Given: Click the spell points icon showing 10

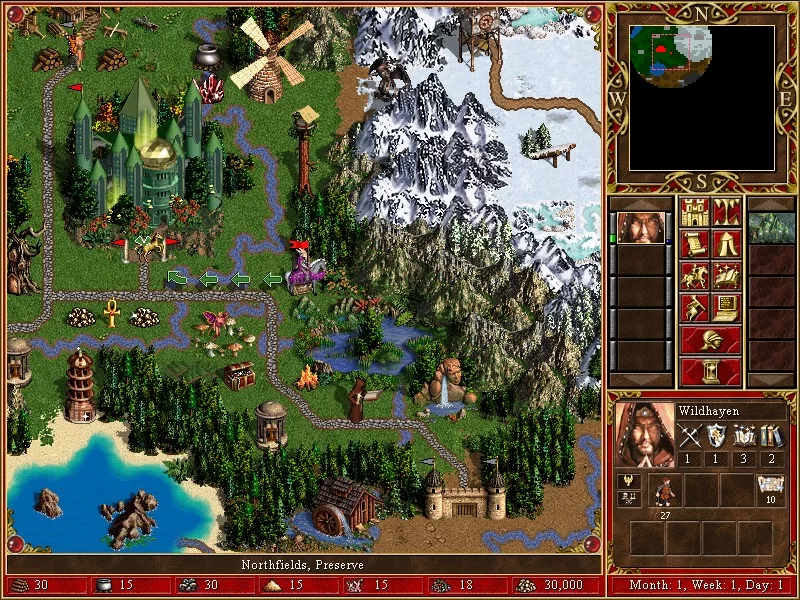Looking at the screenshot, I should tap(770, 489).
